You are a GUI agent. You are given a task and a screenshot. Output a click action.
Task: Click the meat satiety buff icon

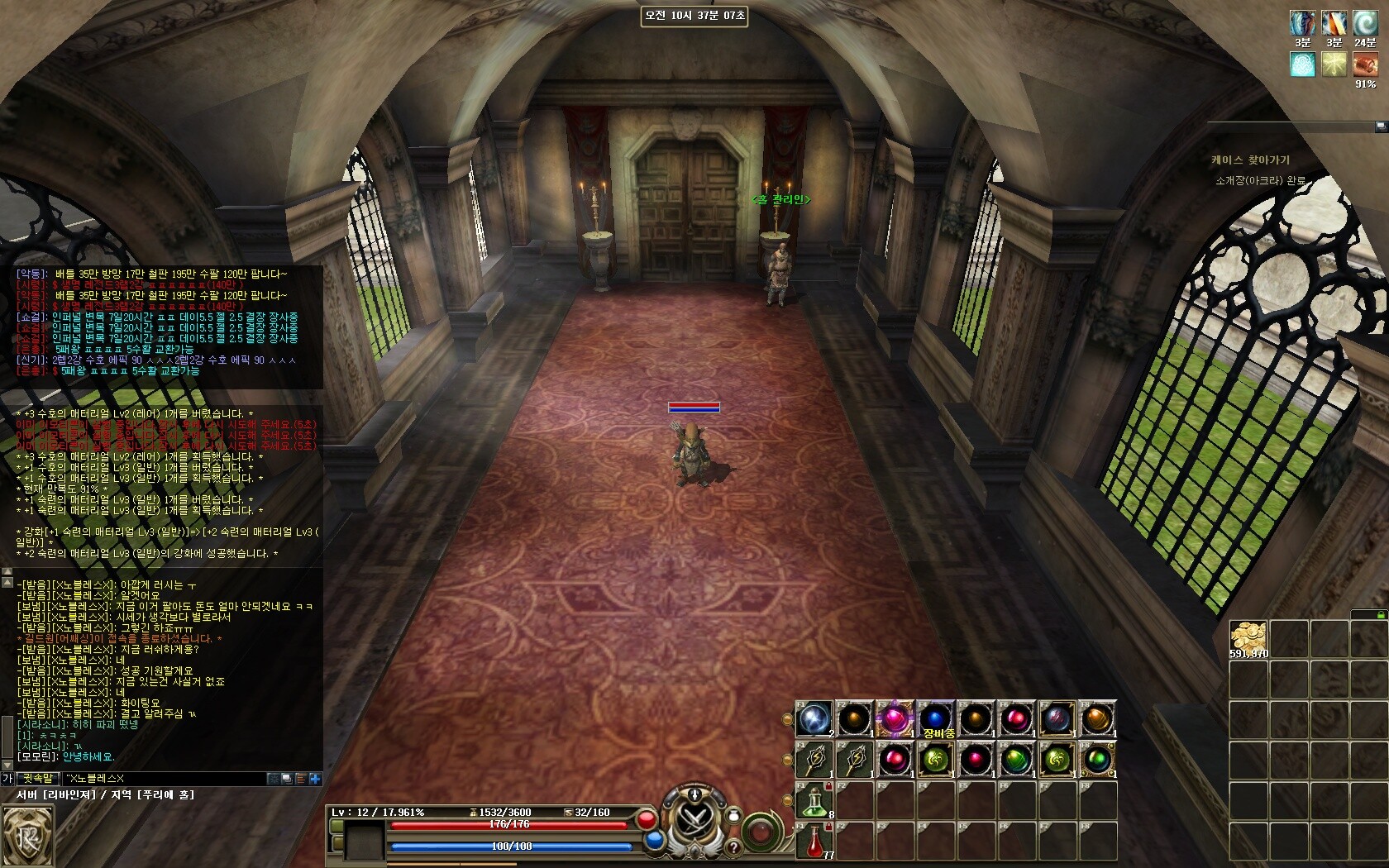1365,64
